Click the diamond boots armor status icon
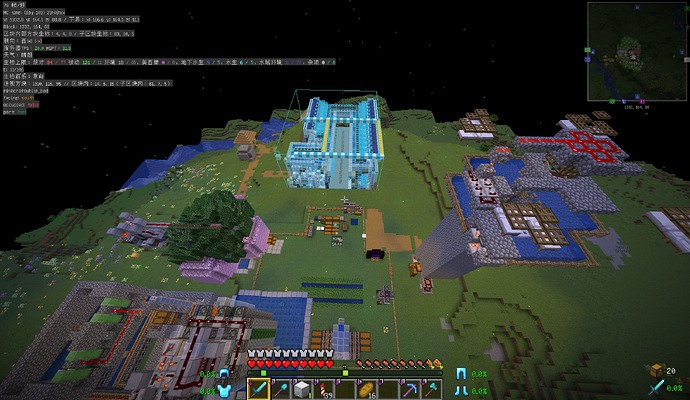The width and height of the screenshot is (690, 400). pos(461,390)
